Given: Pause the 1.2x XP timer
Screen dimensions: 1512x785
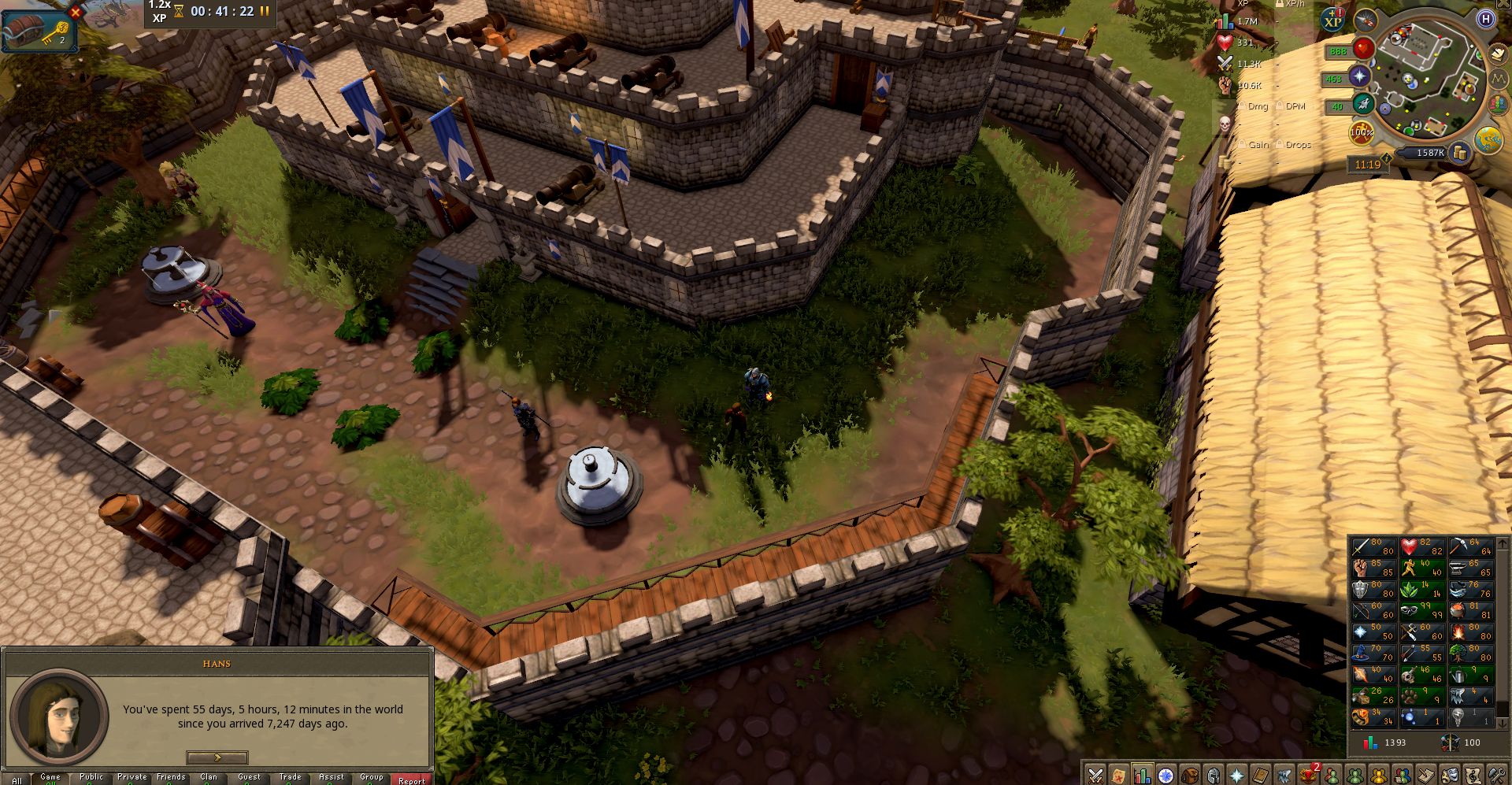Looking at the screenshot, I should 265,11.
